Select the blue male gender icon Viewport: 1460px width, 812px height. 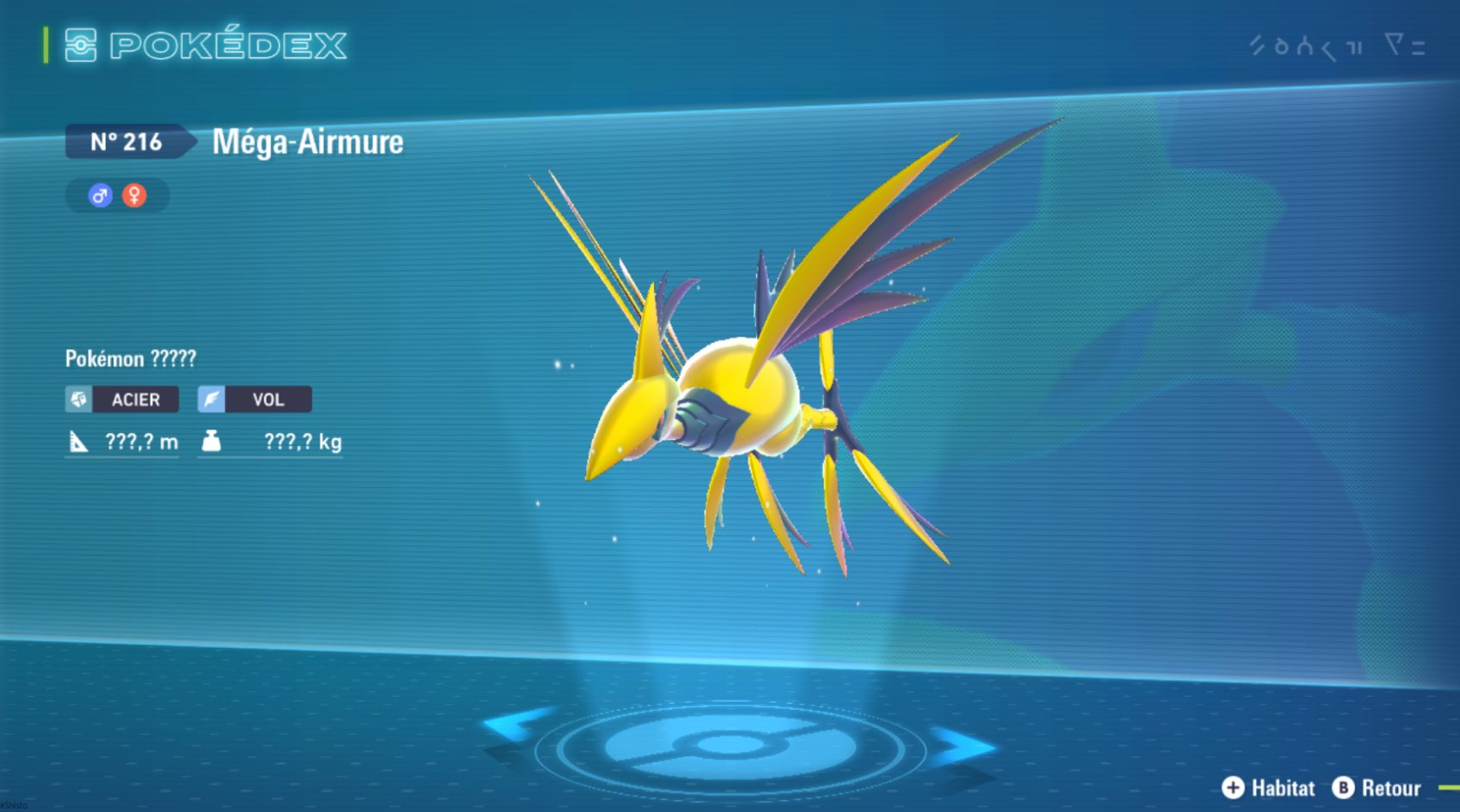101,196
